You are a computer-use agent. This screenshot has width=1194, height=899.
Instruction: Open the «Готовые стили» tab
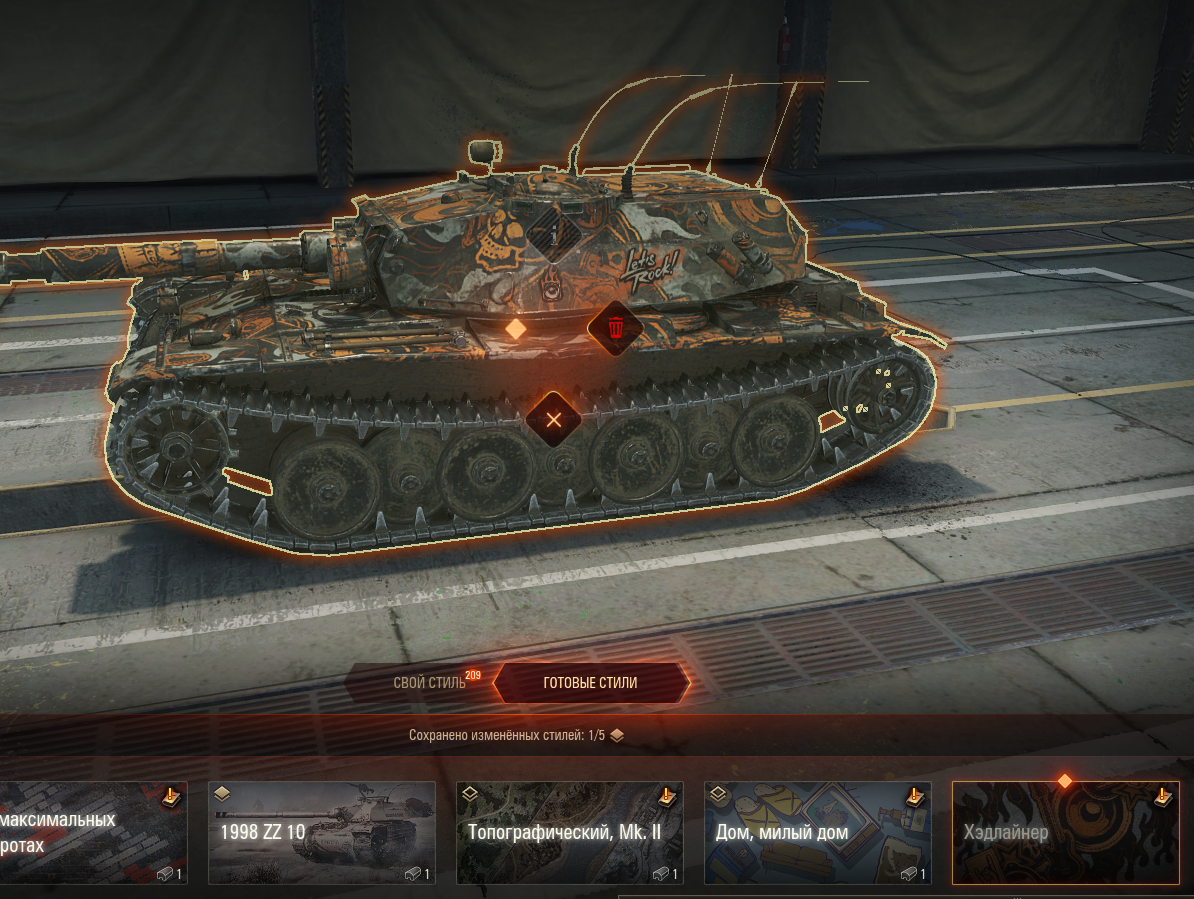coord(590,683)
